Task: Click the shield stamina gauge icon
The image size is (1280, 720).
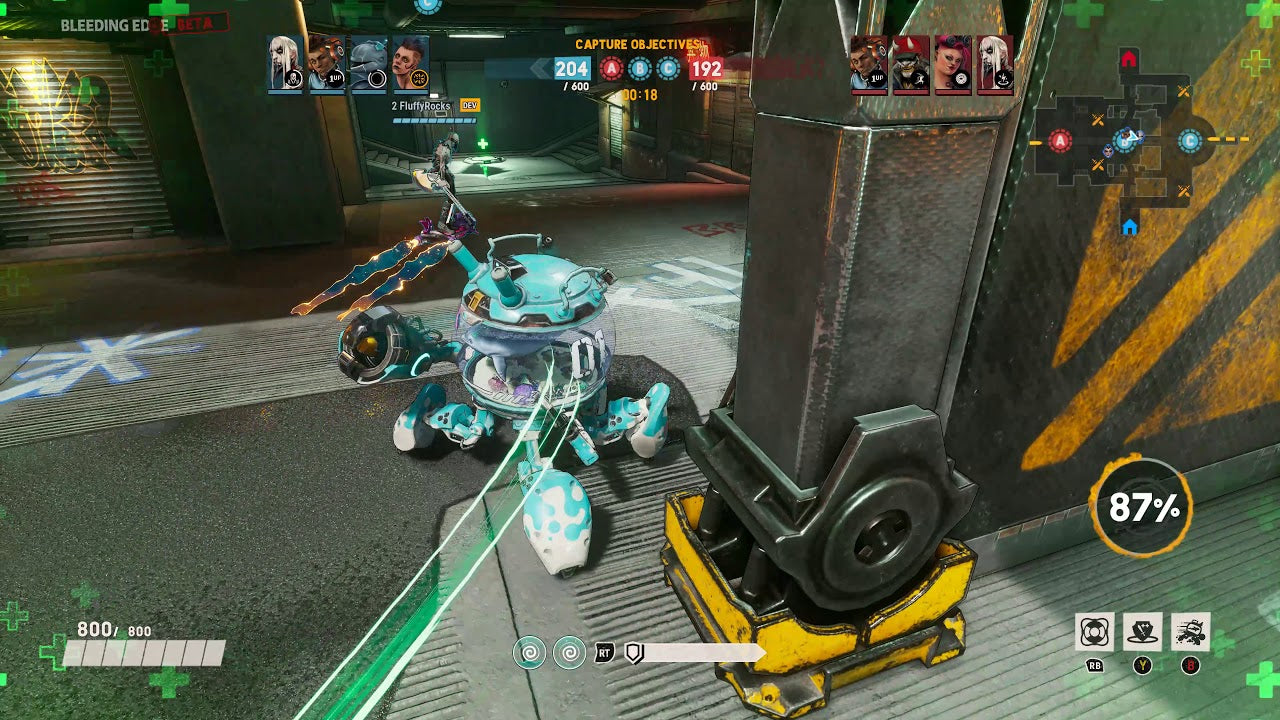Action: click(x=633, y=653)
